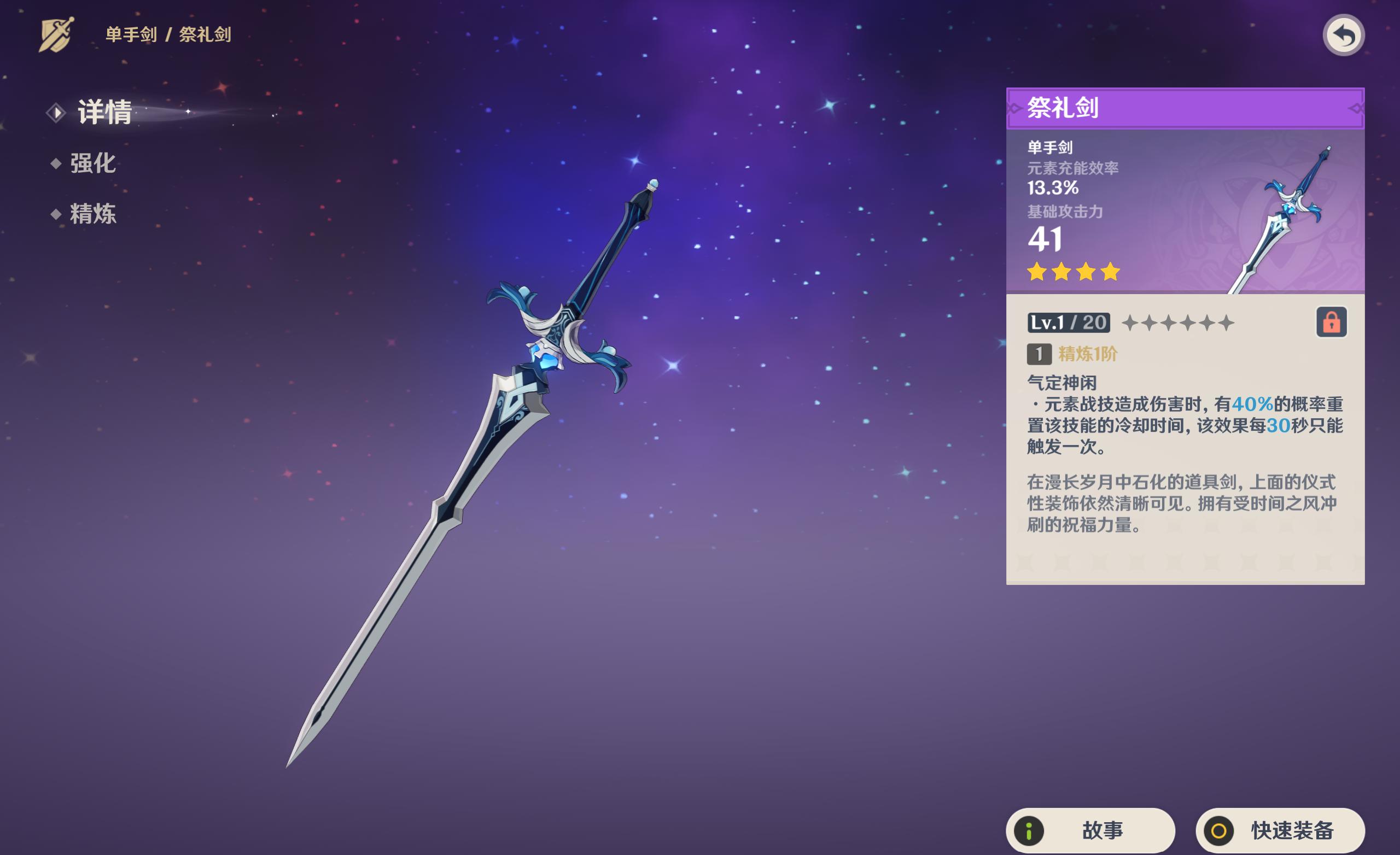
Task: Click the back arrow button top right
Action: point(1343,35)
